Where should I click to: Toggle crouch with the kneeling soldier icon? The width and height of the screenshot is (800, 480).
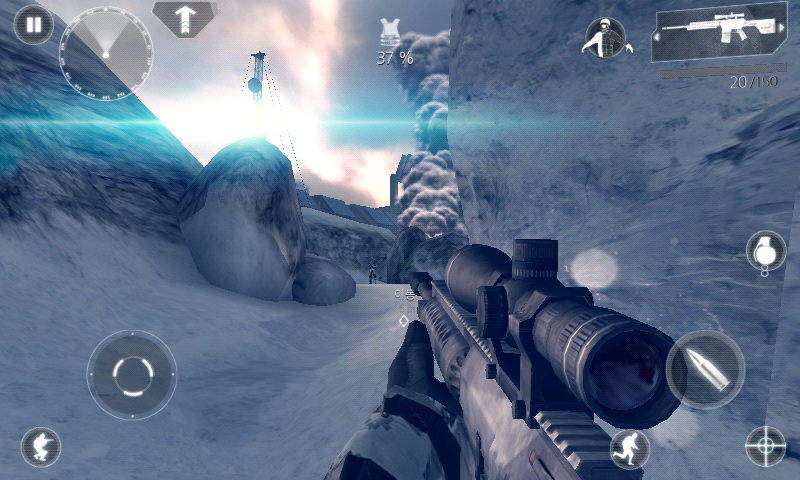click(41, 446)
